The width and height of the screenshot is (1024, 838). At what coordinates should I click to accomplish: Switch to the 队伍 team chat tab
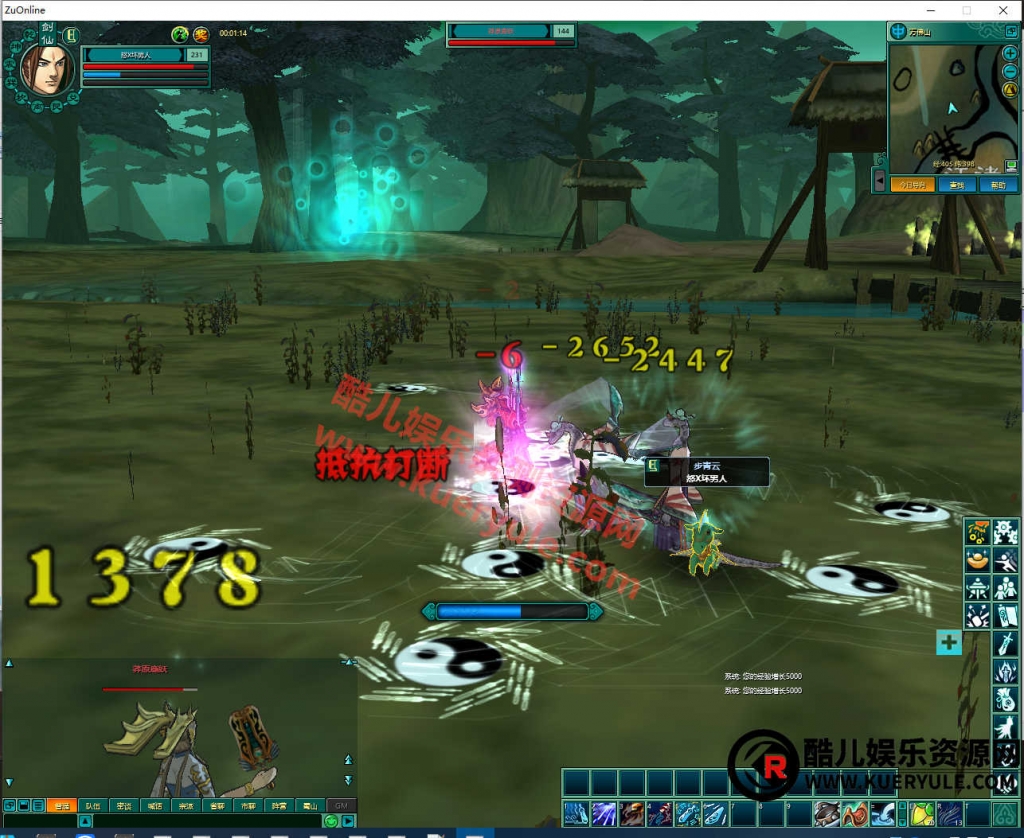coord(92,805)
